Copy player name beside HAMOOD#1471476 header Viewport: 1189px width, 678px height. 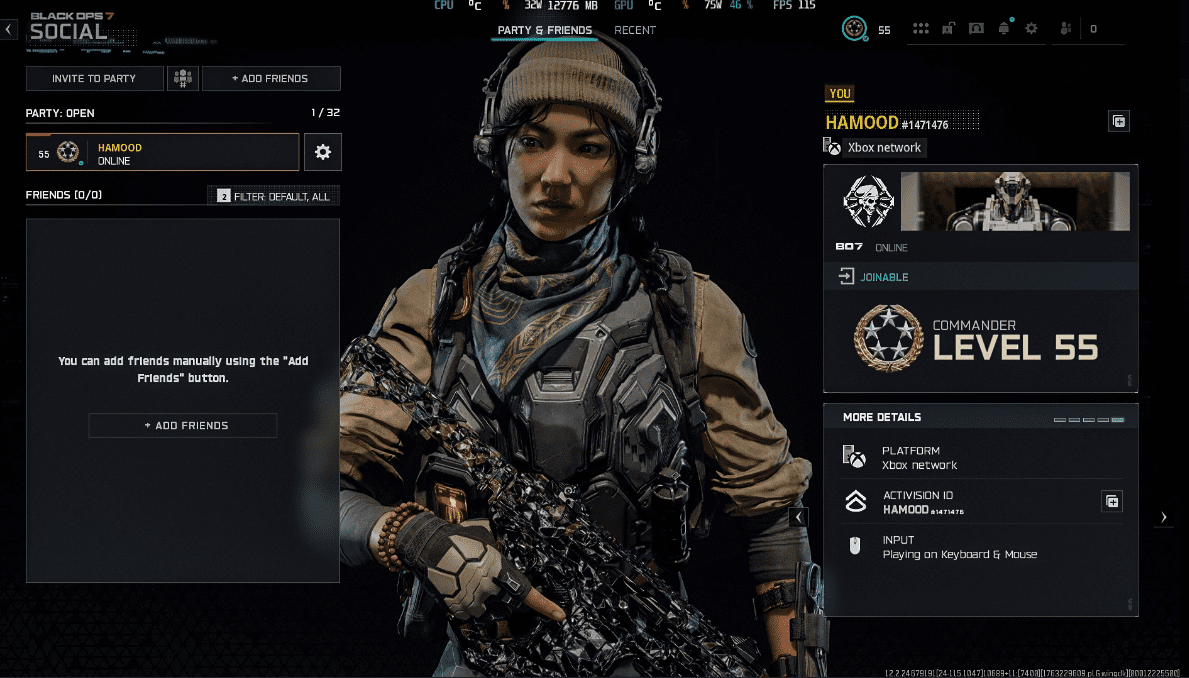click(1119, 122)
